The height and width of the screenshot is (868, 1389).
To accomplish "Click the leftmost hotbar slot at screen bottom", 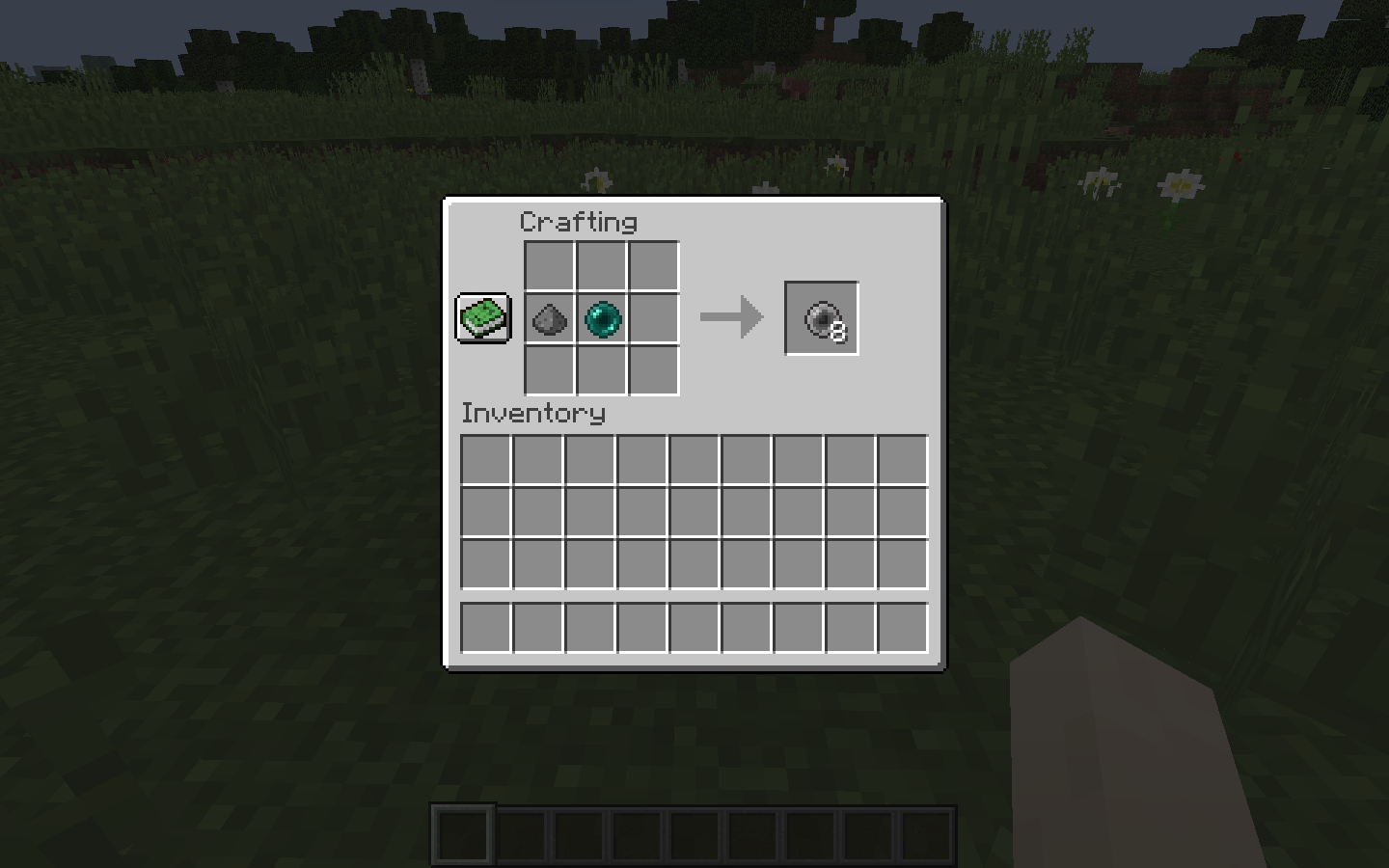I will [x=462, y=835].
